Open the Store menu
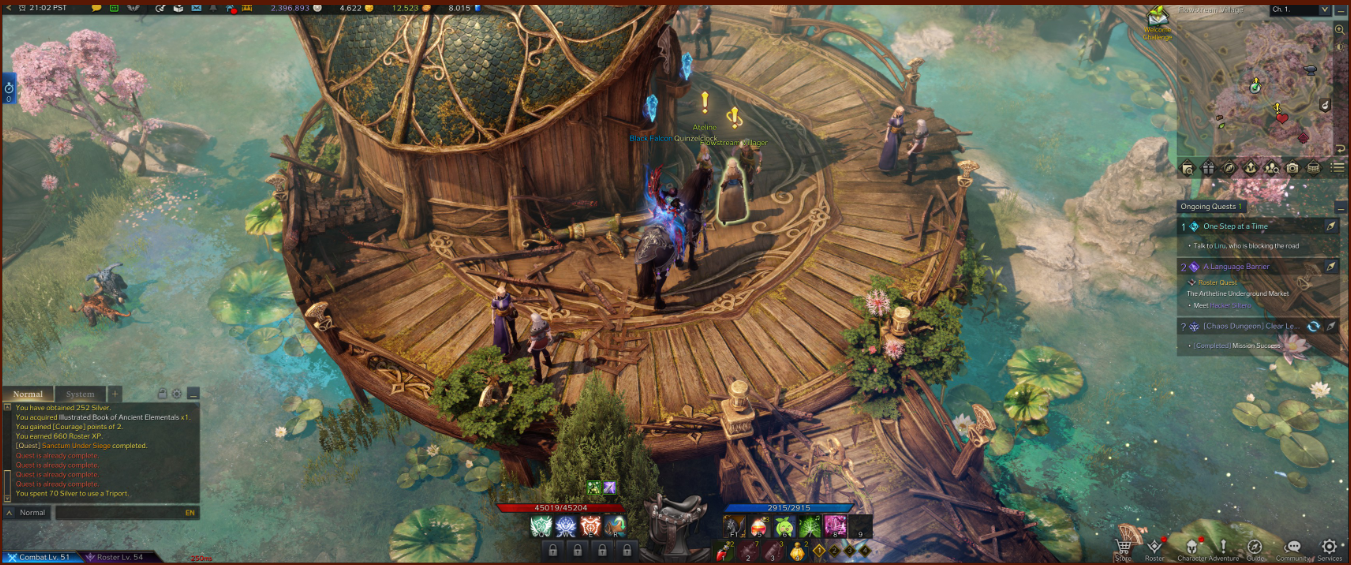 point(1123,548)
